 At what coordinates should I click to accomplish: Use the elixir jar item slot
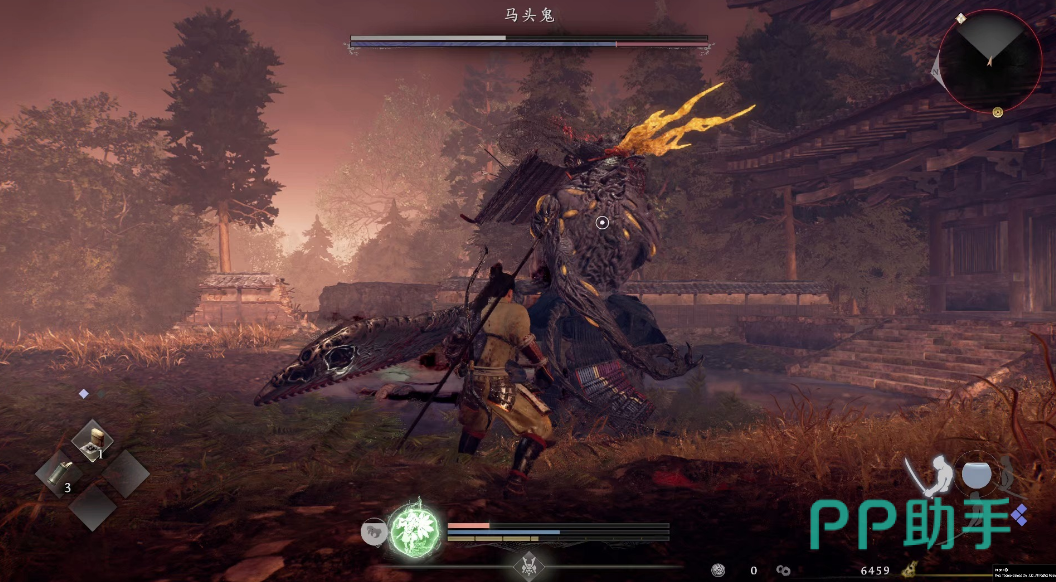(x=93, y=439)
